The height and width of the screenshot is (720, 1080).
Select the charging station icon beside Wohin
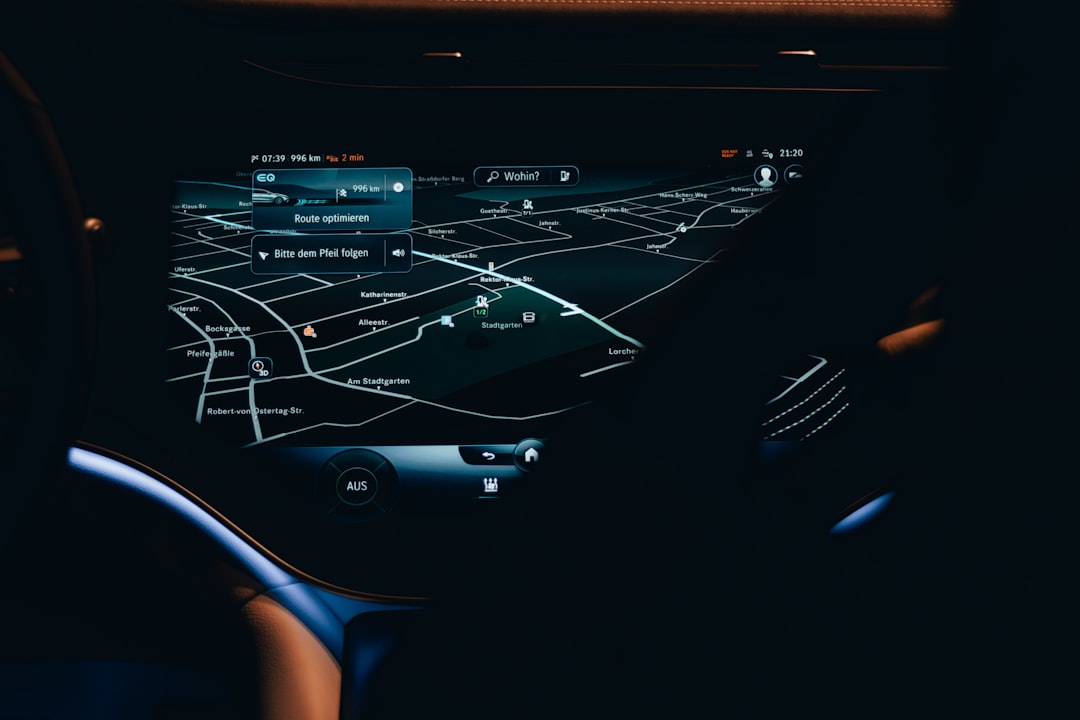(564, 176)
